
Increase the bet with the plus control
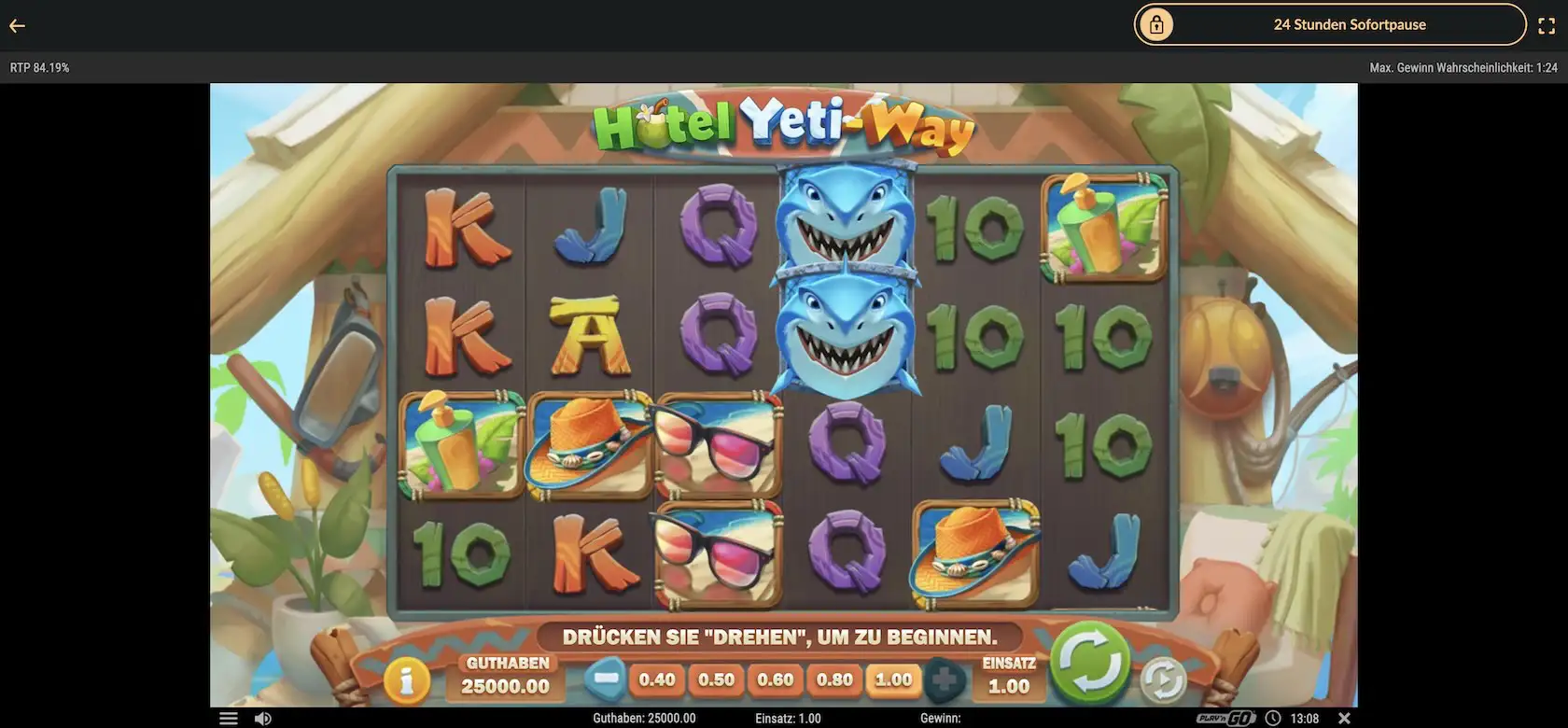[945, 680]
